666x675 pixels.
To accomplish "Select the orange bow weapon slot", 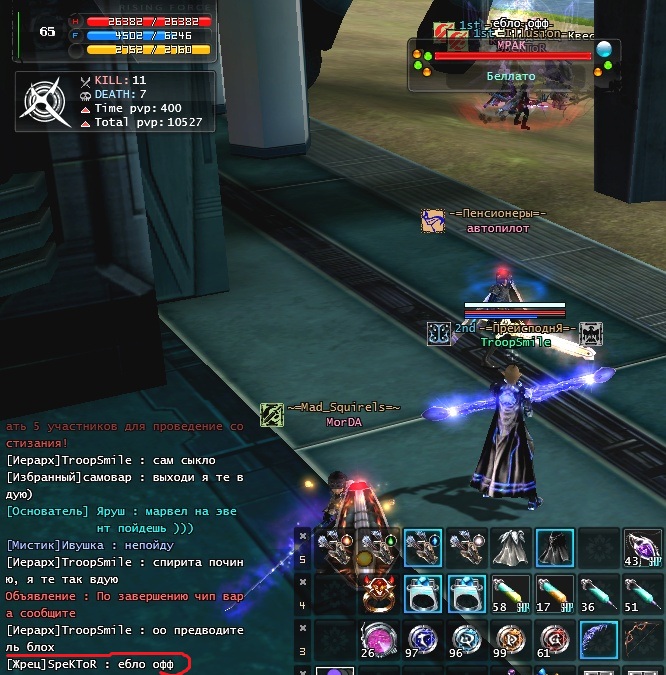I will [641, 639].
